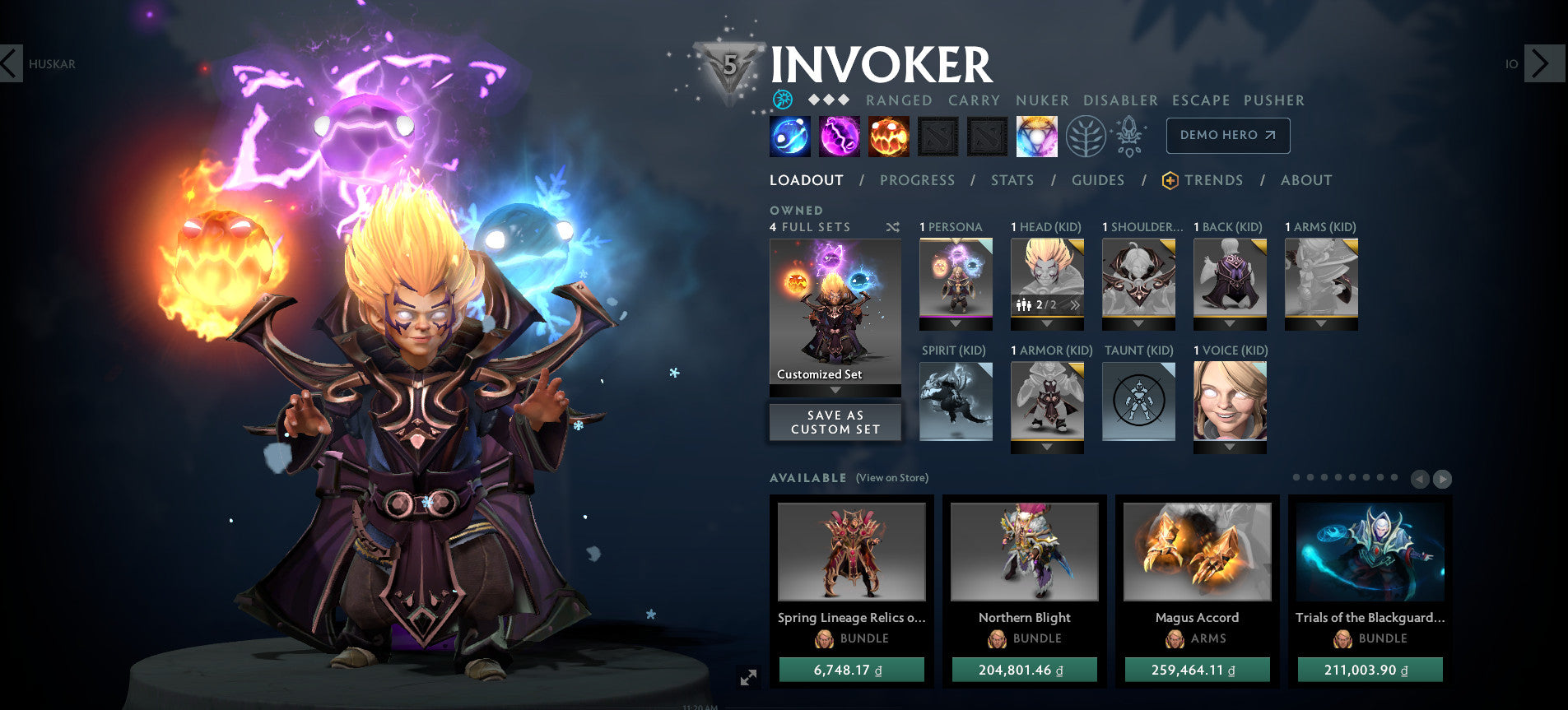
Task: Switch to the Progress tab
Action: [917, 179]
